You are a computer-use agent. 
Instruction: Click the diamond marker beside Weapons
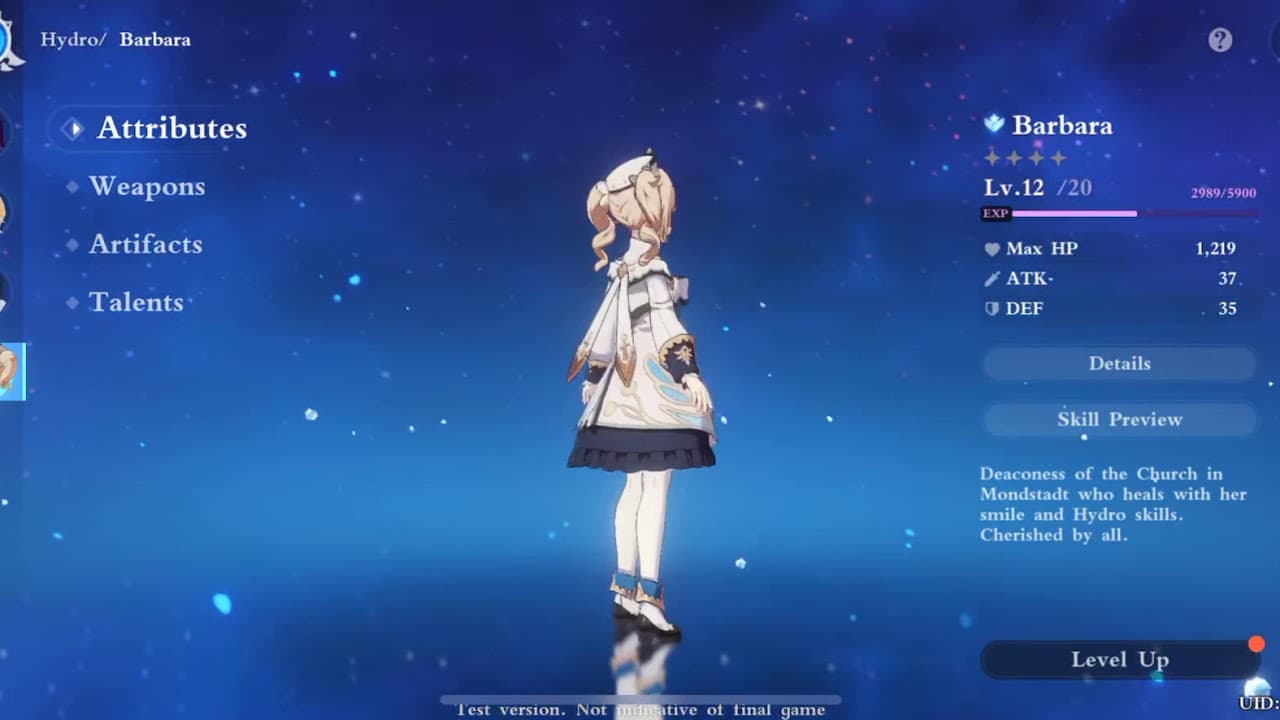(x=70, y=186)
